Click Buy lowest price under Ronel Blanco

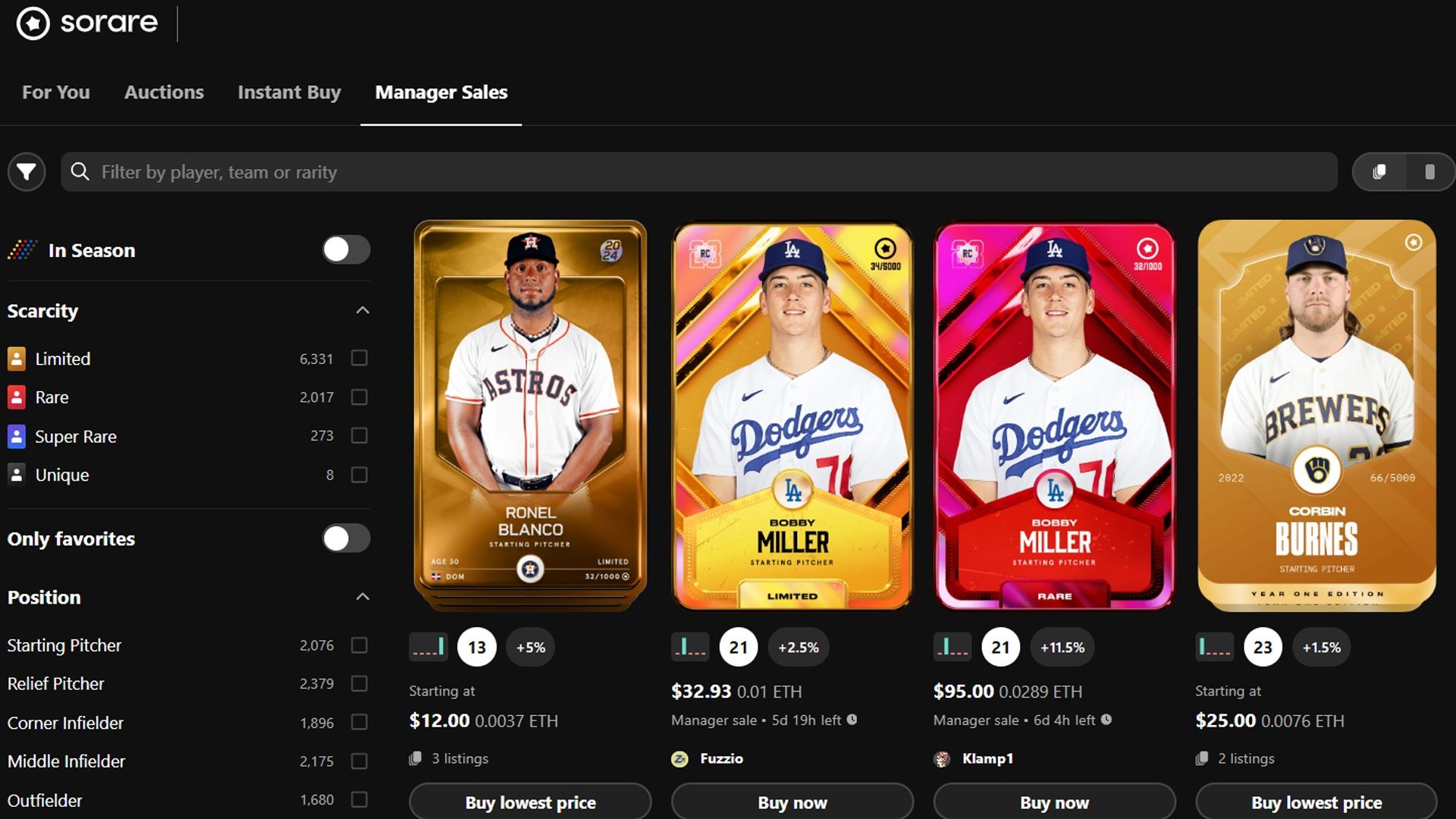click(529, 802)
